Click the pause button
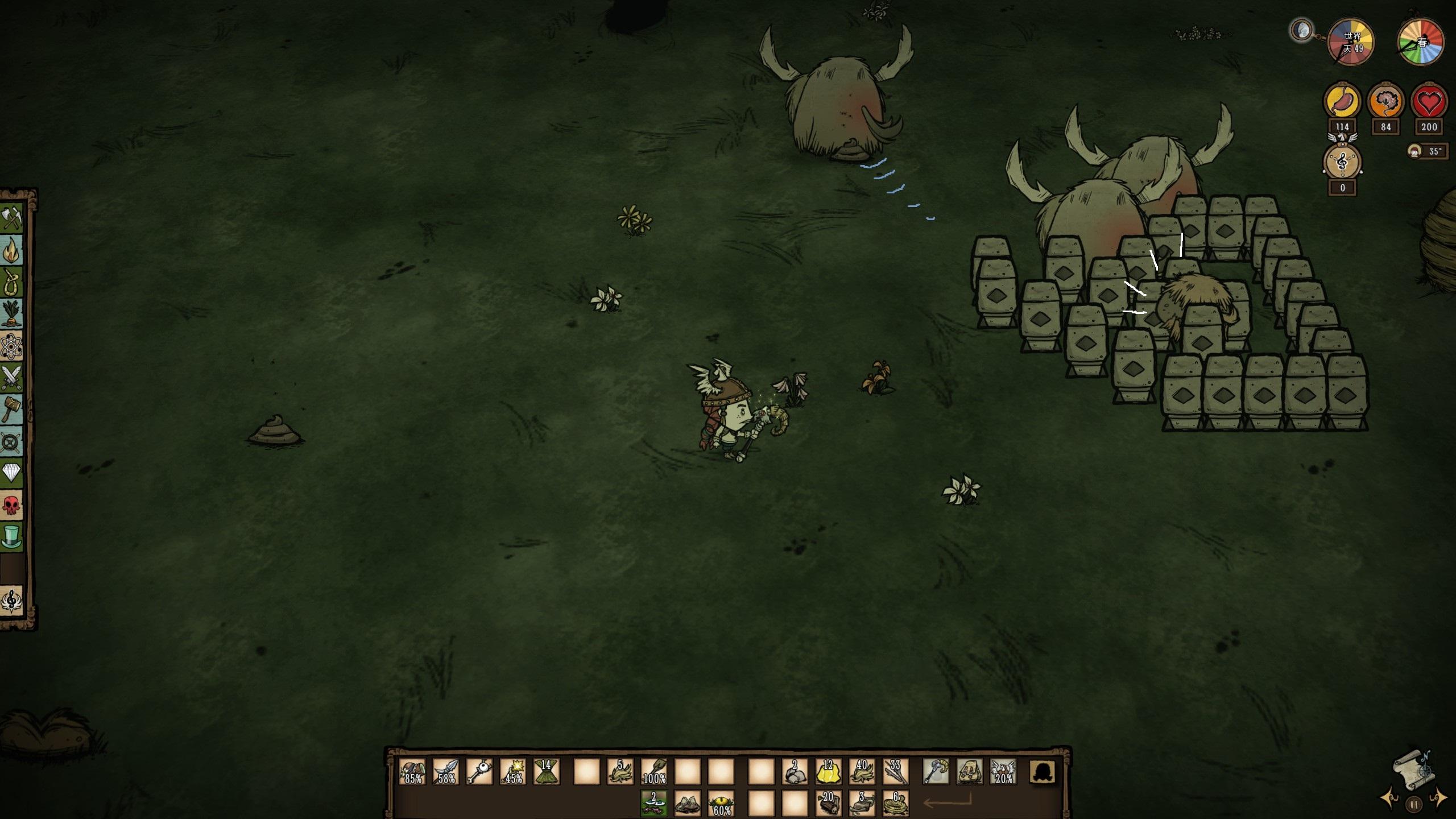The width and height of the screenshot is (1456, 819). 1414,805
